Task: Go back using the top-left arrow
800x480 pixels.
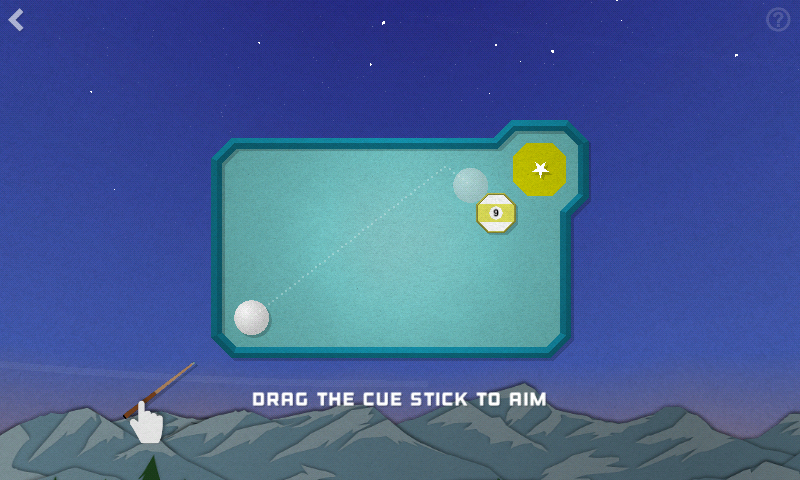Action: 17,20
